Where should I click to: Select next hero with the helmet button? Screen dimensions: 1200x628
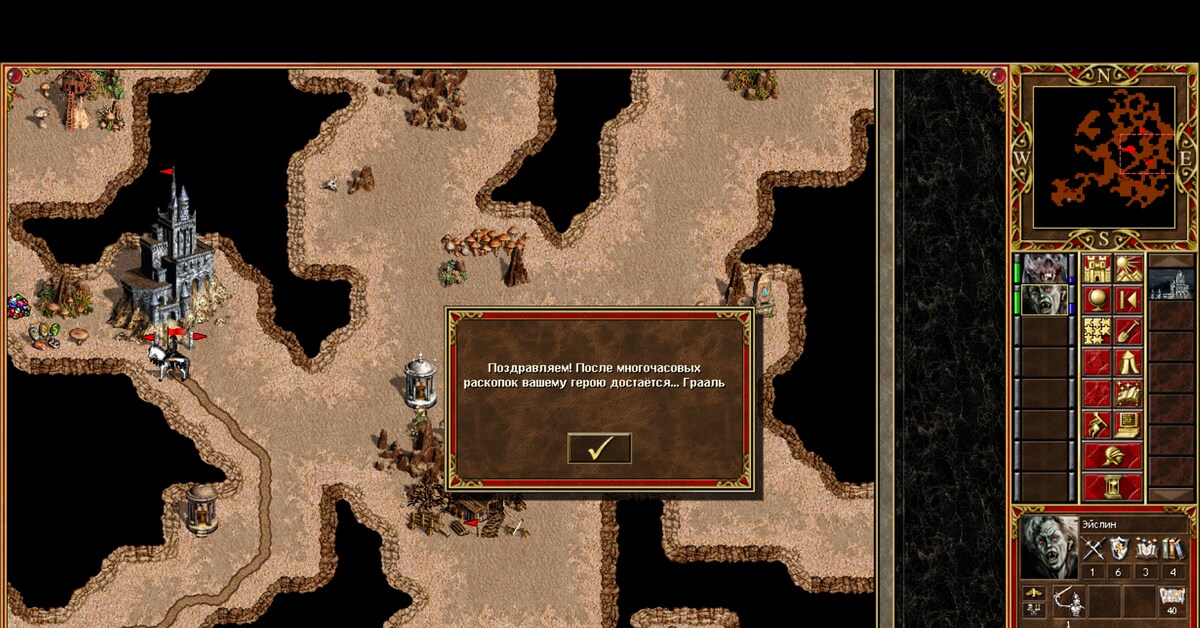click(x=1112, y=456)
